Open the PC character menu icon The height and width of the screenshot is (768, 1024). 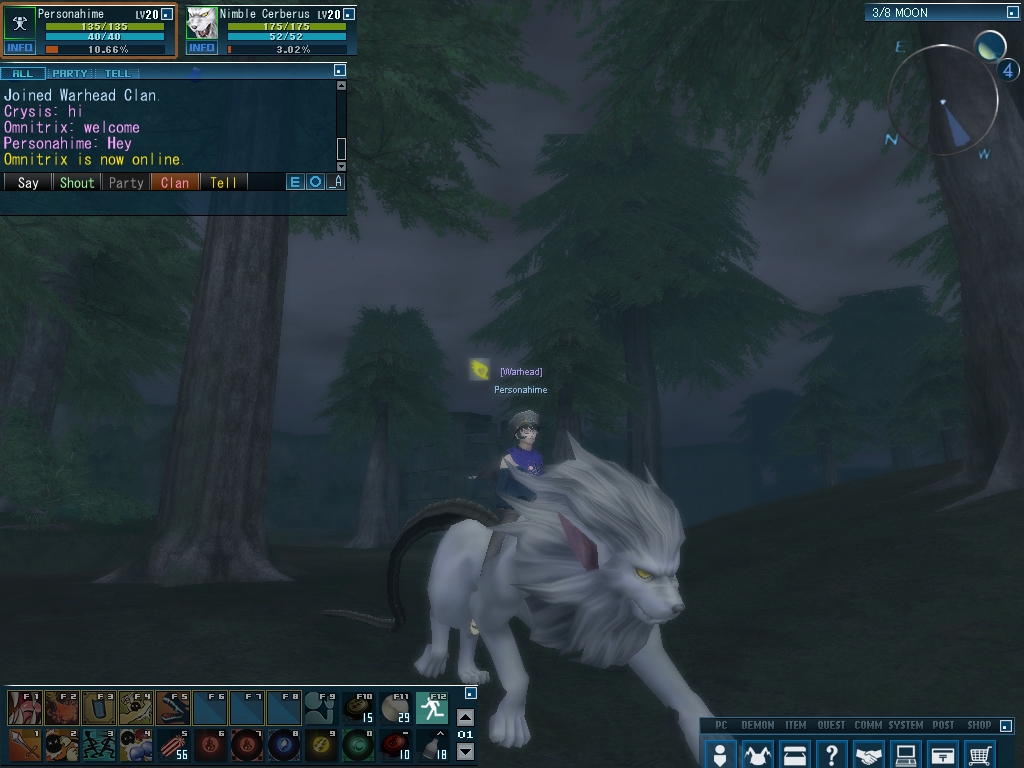(x=719, y=754)
